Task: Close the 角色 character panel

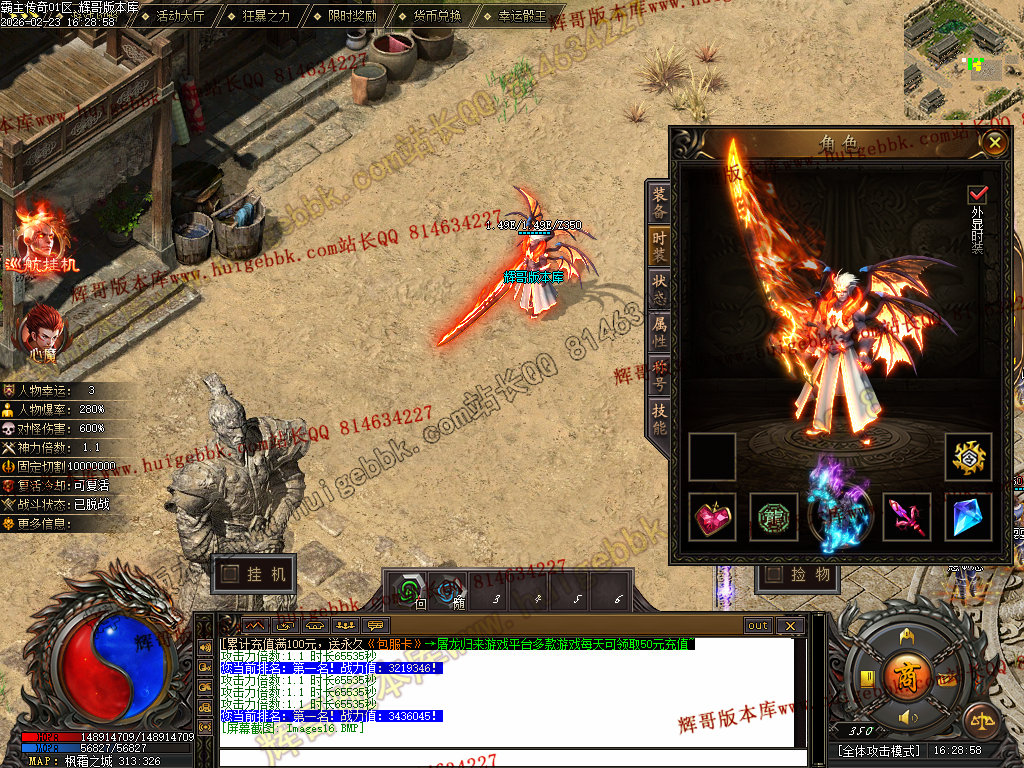Action: point(994,142)
